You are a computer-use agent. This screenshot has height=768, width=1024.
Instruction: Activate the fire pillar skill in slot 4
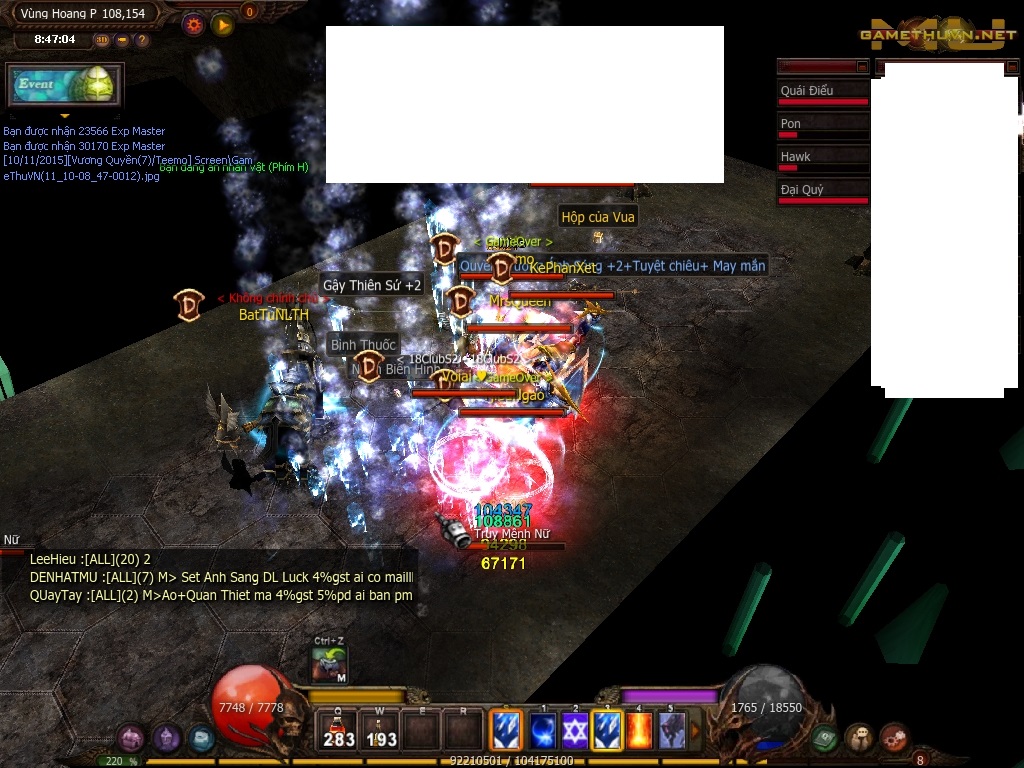pyautogui.click(x=640, y=731)
